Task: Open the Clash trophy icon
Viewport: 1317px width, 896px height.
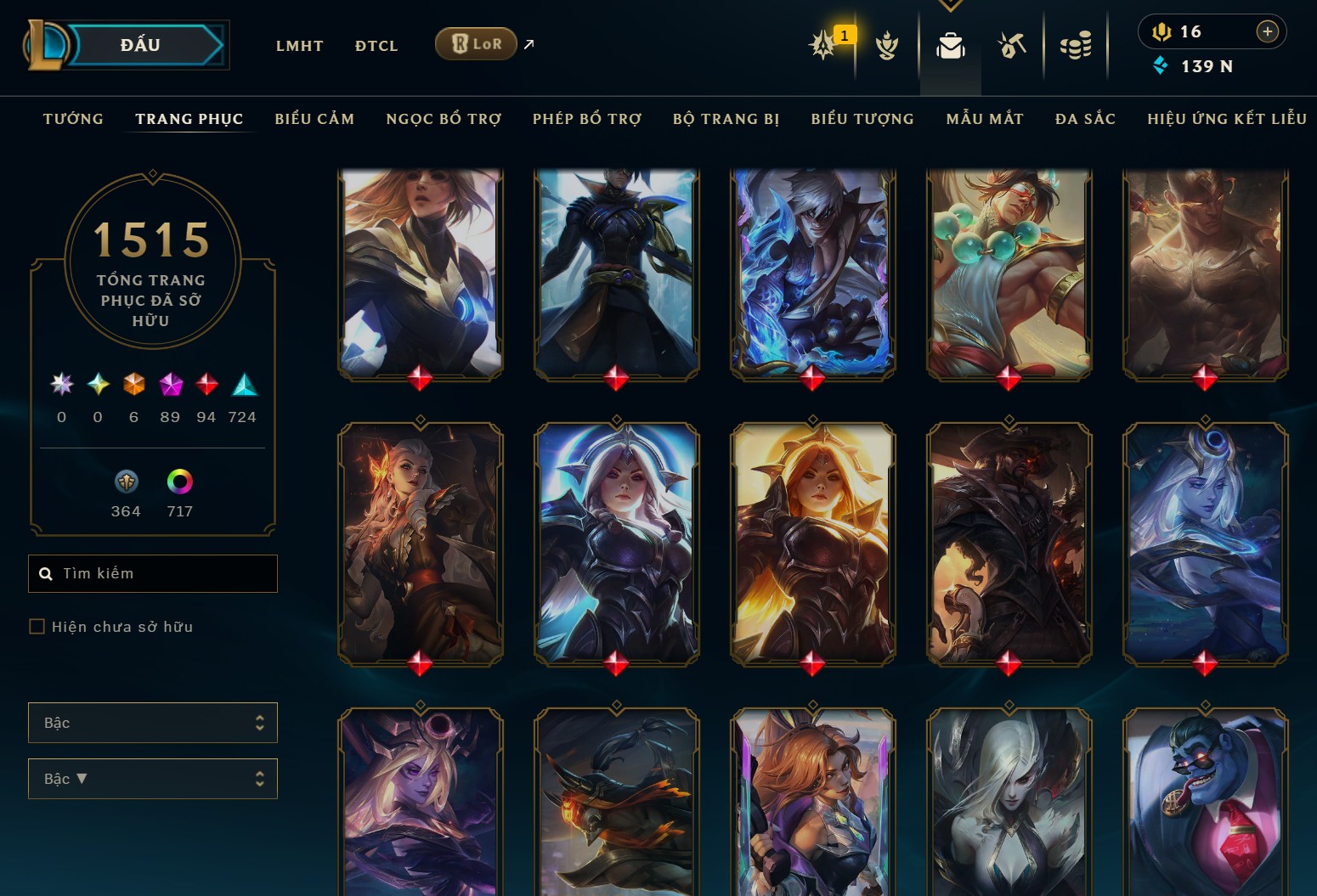Action: [887, 47]
